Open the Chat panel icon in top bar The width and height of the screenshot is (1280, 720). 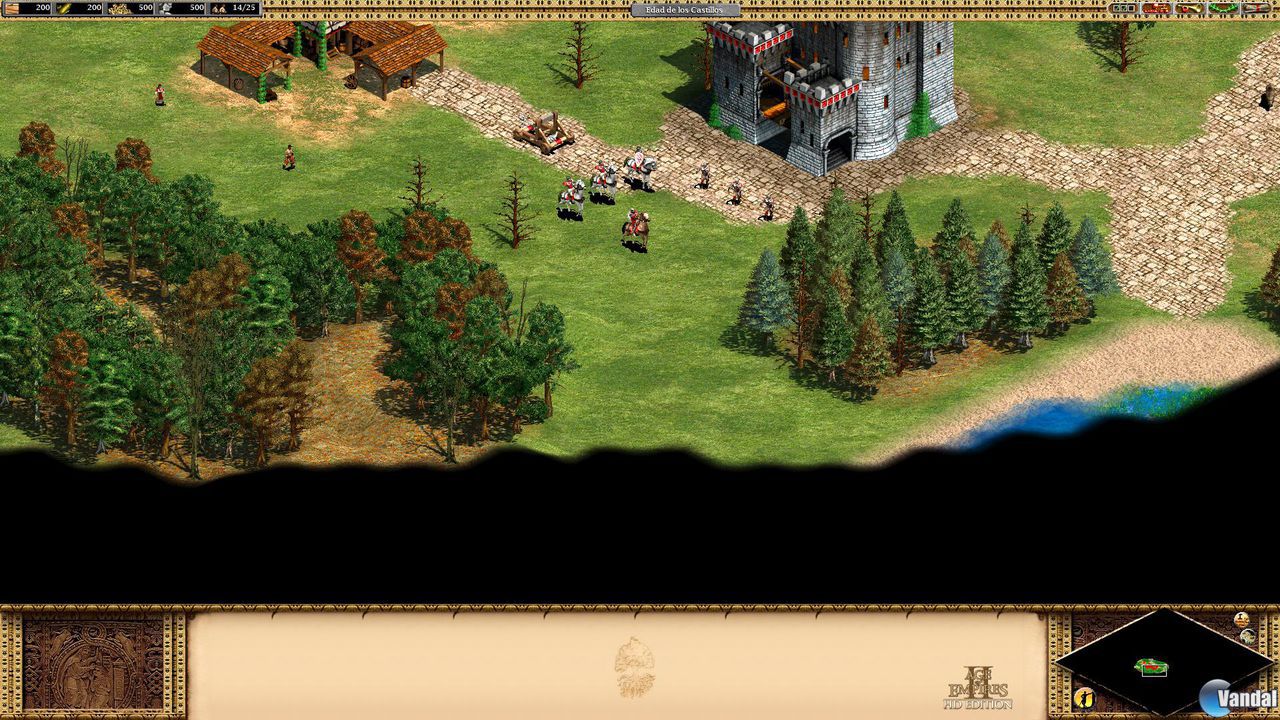pos(1155,8)
